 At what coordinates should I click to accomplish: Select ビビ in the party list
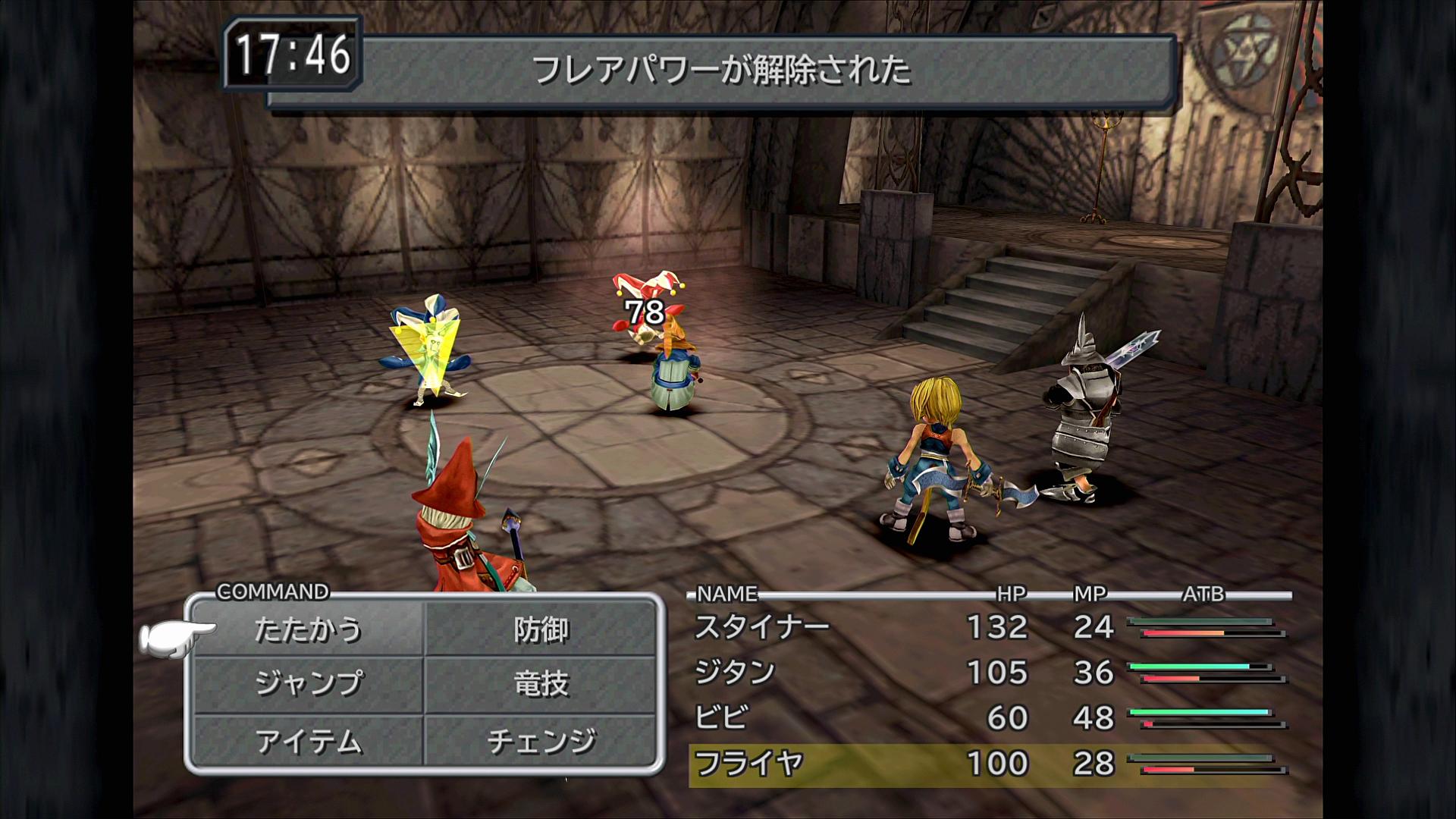coord(721,717)
